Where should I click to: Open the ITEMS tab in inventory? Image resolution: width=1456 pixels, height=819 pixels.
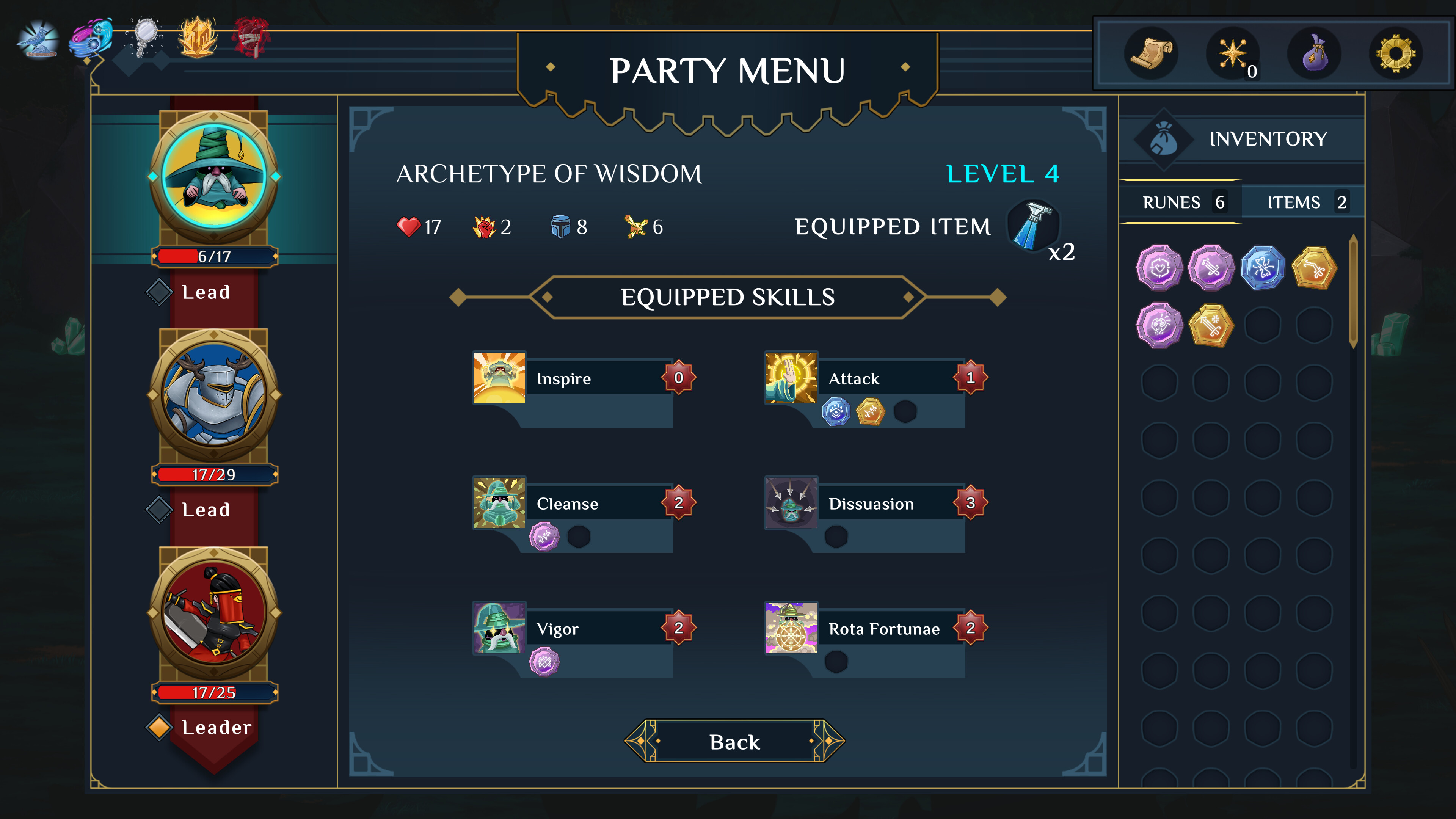(1302, 202)
